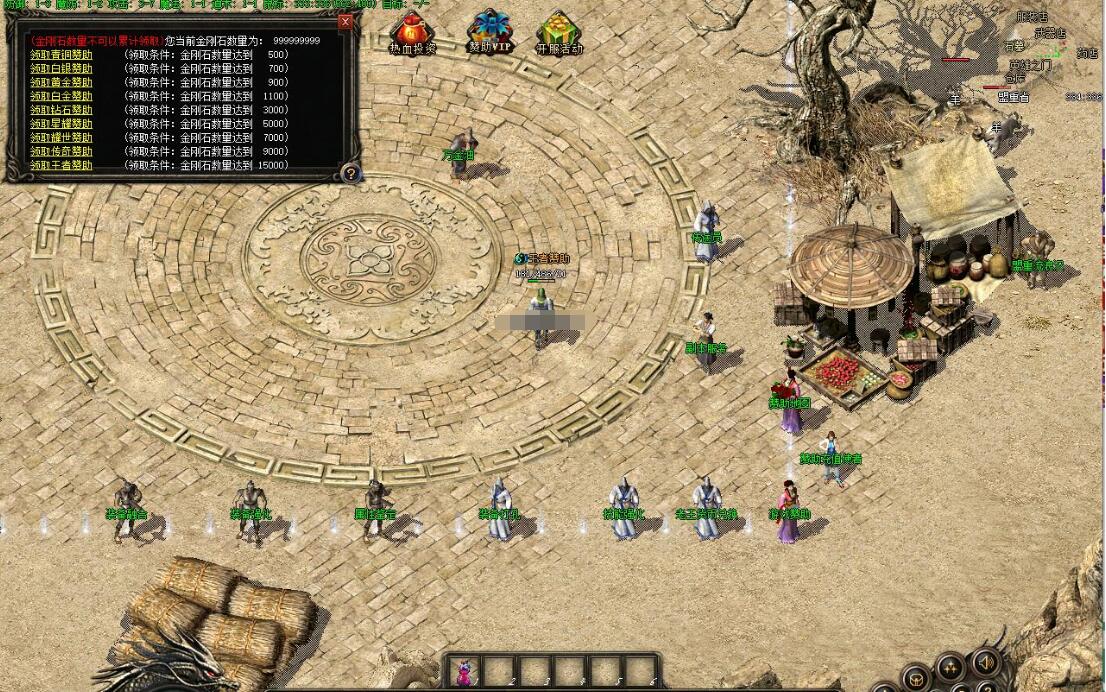Claim the 领取白银赞助 silver sponsorship
Screen dimensions: 1106x692
tap(61, 68)
